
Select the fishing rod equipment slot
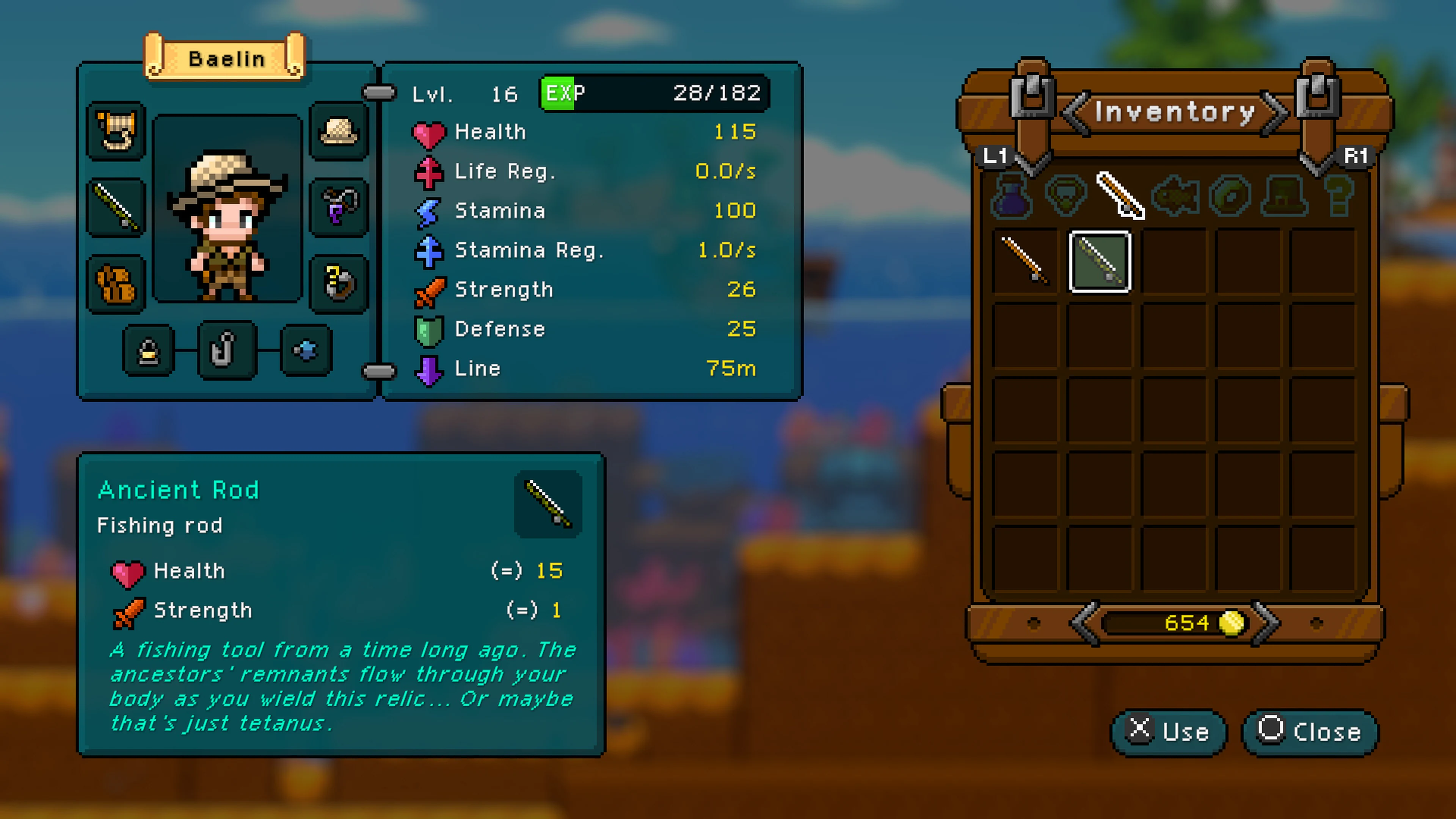(x=116, y=206)
